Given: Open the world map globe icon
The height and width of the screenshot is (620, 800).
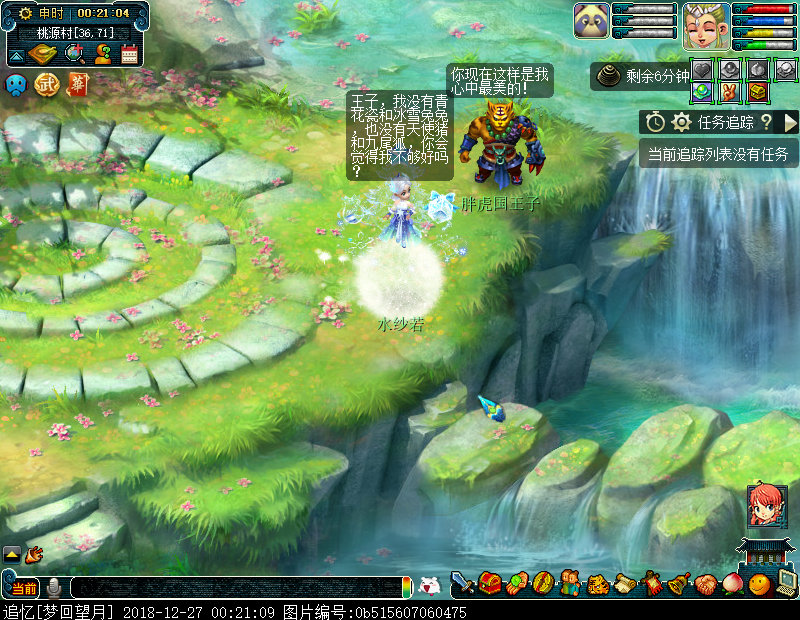Looking at the screenshot, I should point(74,53).
